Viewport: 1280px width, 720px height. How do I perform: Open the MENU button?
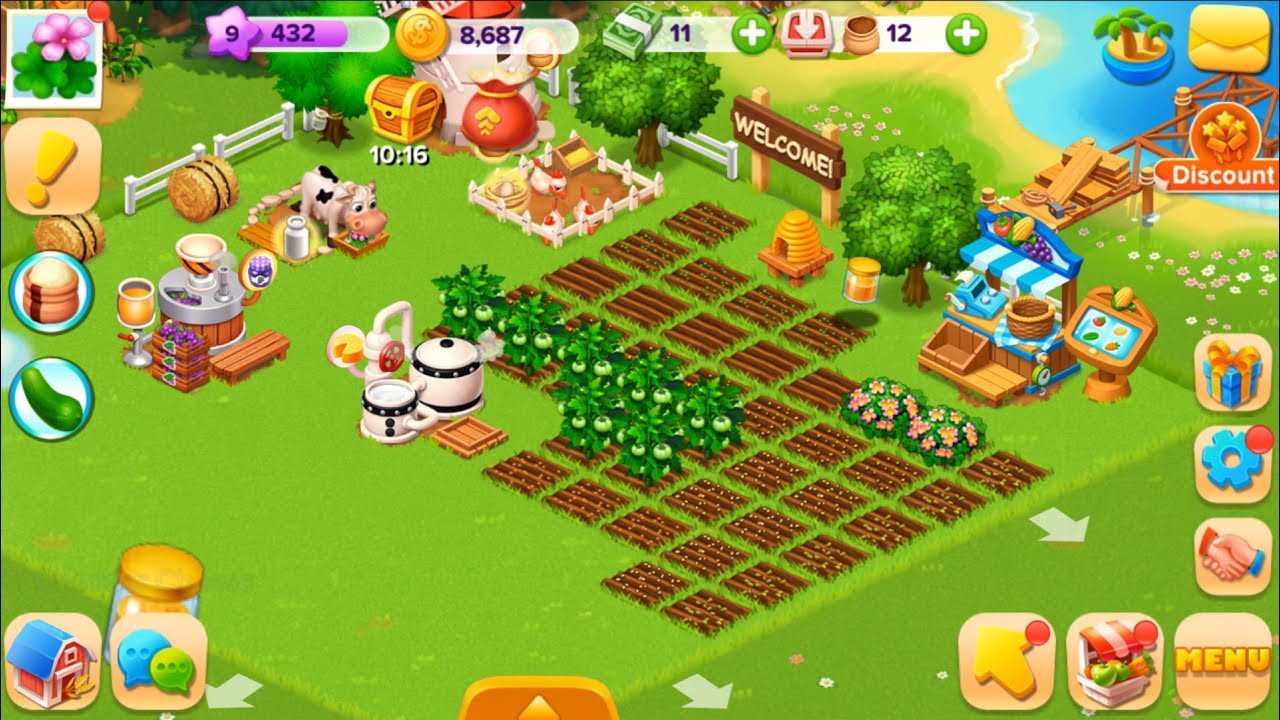(1223, 661)
